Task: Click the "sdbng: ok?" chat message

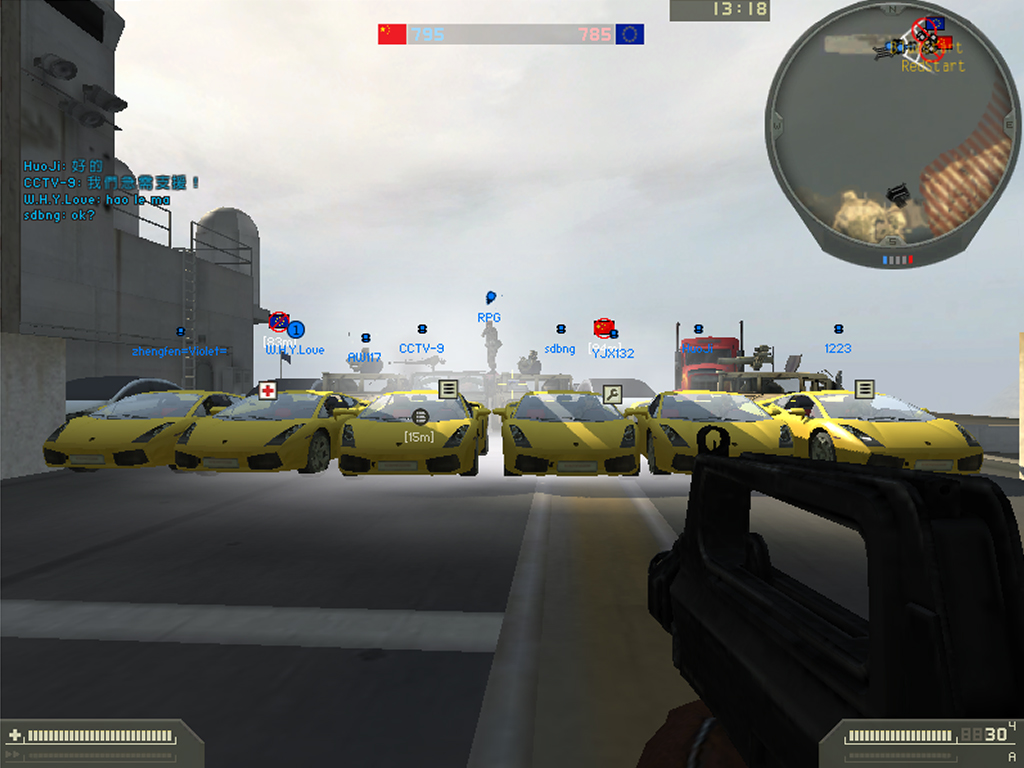Action: coord(59,215)
